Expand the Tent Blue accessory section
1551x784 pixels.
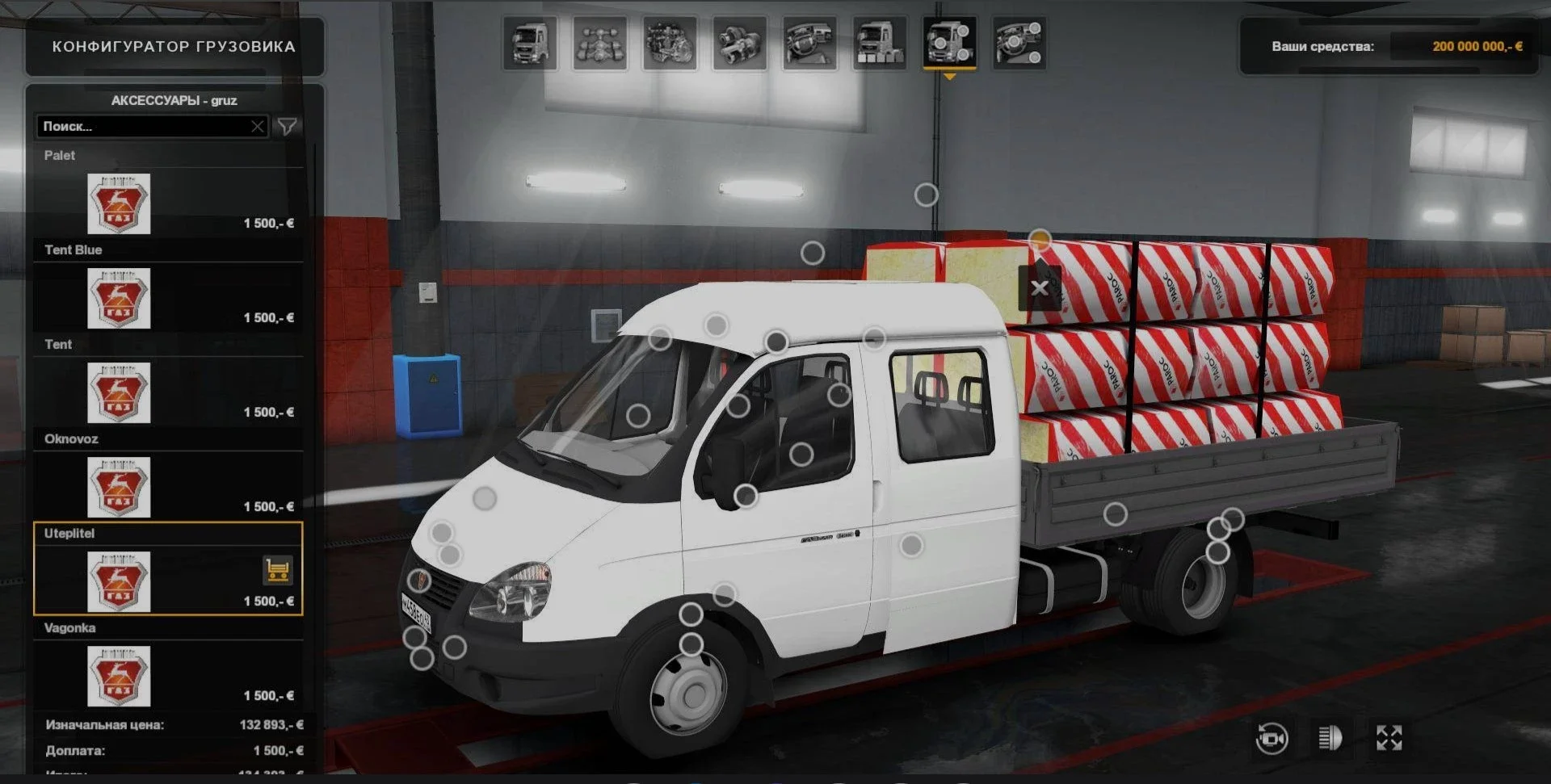coord(74,249)
